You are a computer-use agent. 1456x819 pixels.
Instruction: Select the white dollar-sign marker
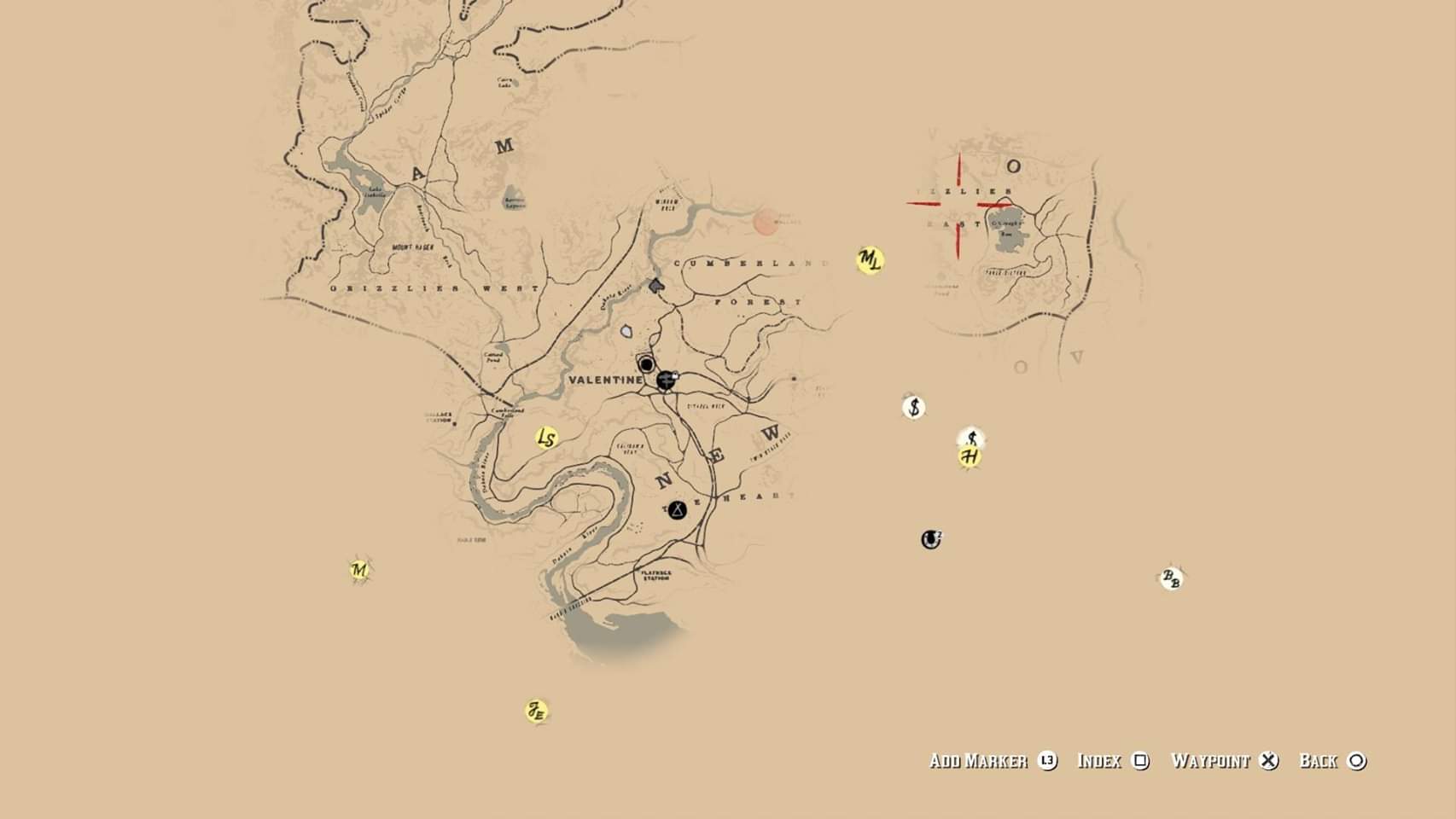tap(914, 407)
